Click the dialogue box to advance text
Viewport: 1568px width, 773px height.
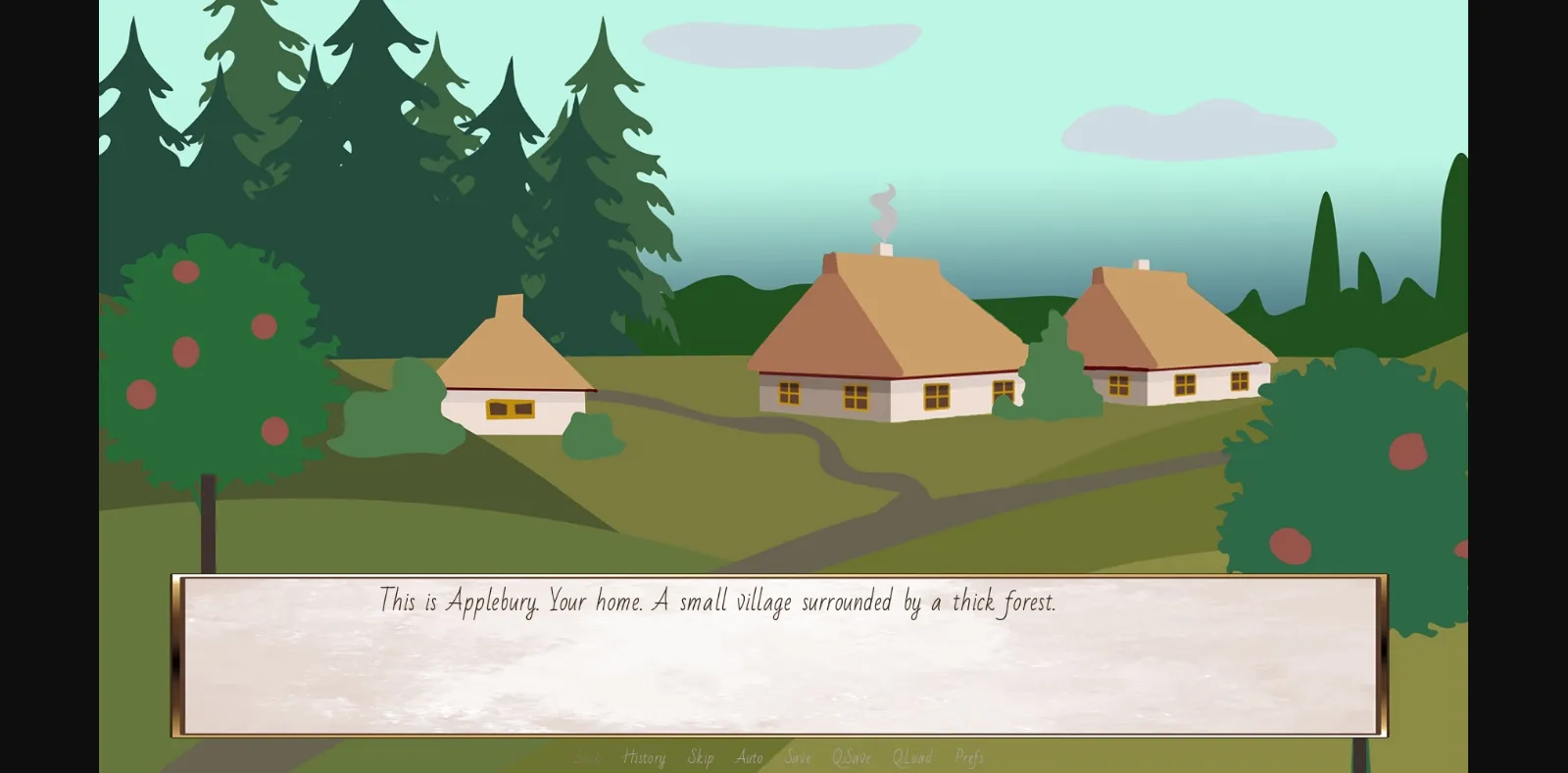[x=781, y=656]
